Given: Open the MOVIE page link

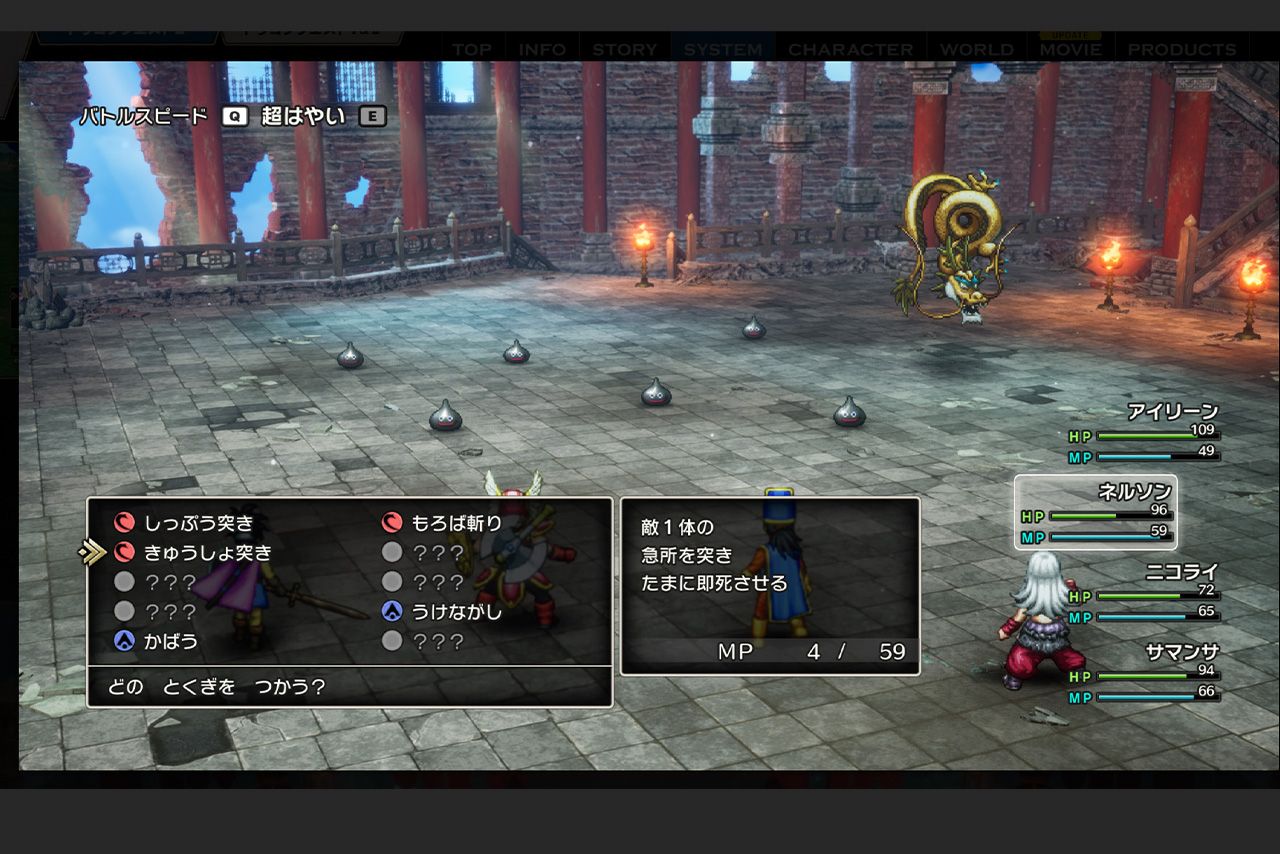Looking at the screenshot, I should point(1070,48).
